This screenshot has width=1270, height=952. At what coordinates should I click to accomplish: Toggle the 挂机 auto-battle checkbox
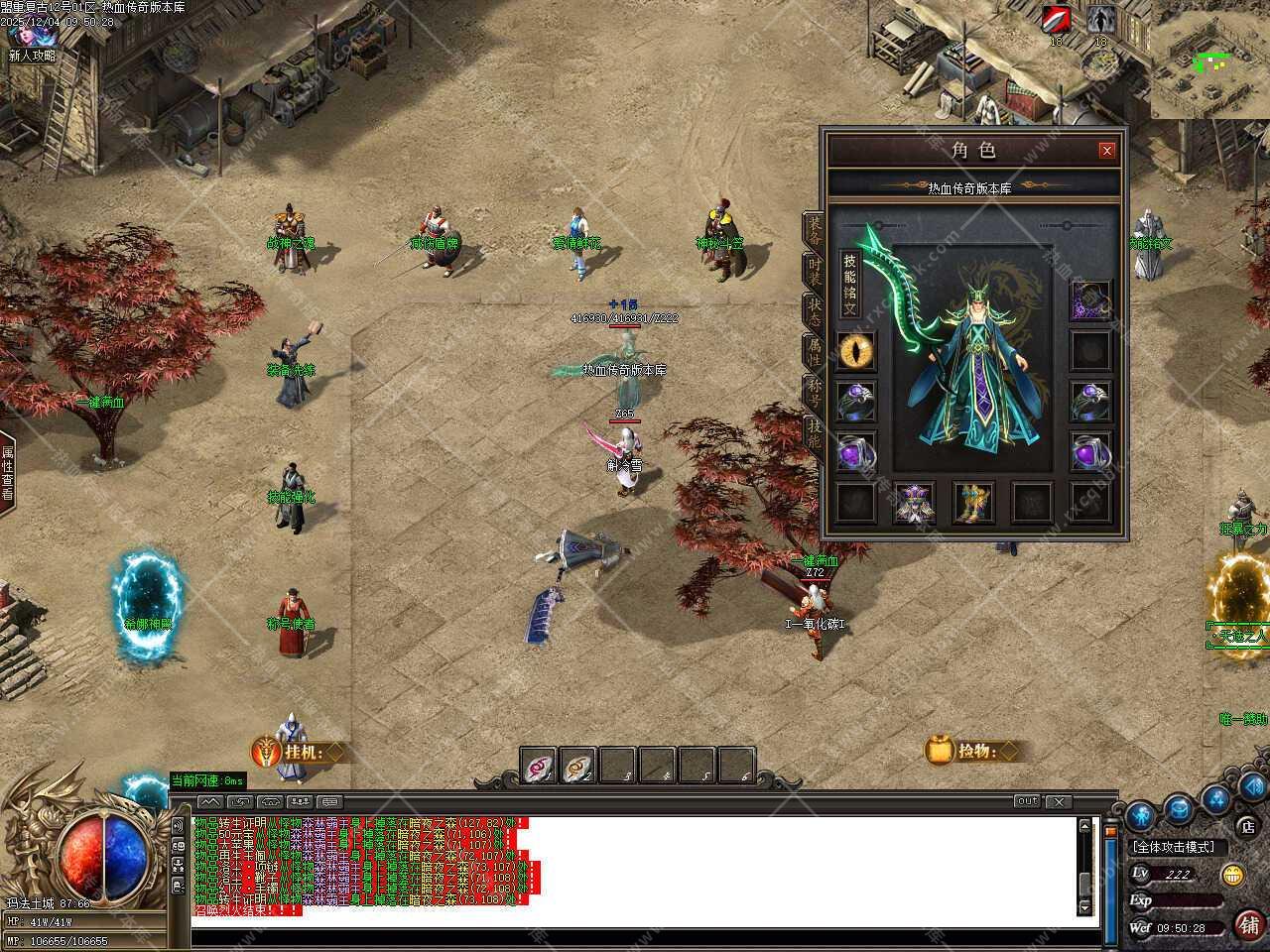[x=335, y=752]
